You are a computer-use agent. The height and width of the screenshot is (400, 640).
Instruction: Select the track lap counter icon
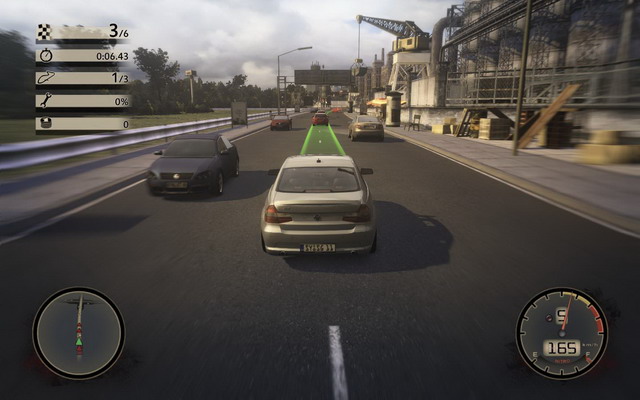point(45,78)
